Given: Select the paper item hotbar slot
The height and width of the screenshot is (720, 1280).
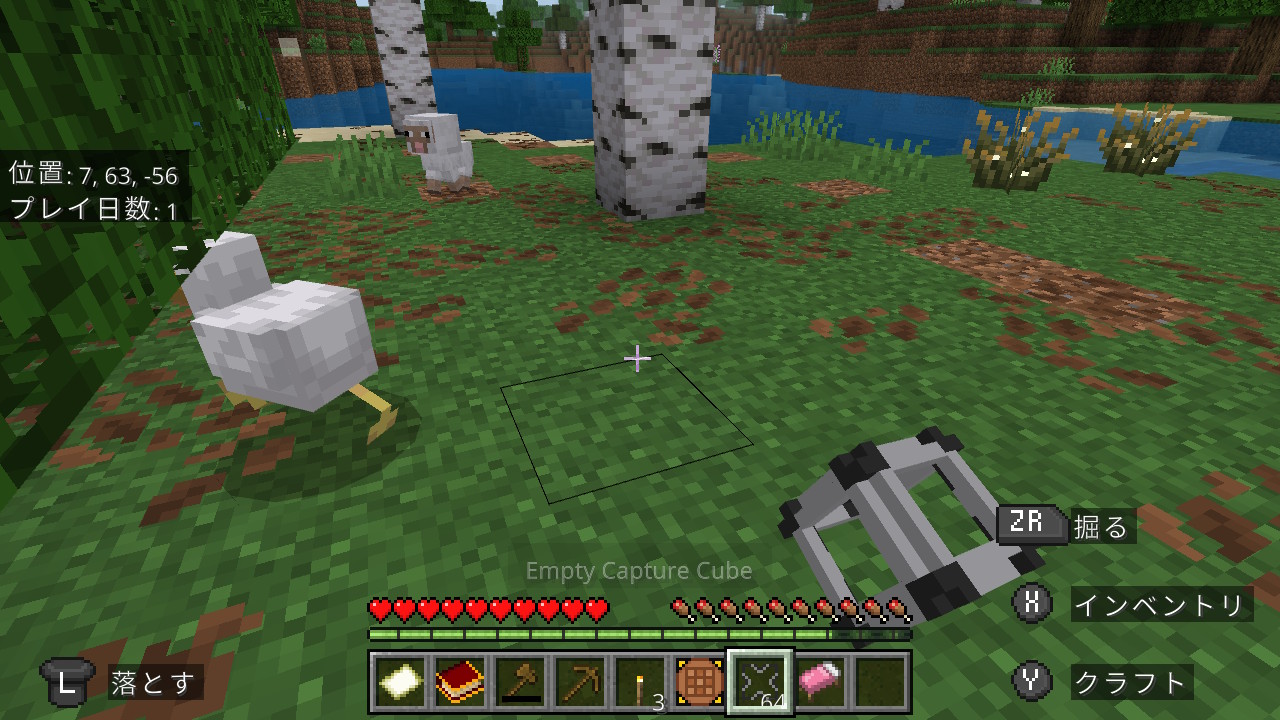Looking at the screenshot, I should pyautogui.click(x=399, y=683).
